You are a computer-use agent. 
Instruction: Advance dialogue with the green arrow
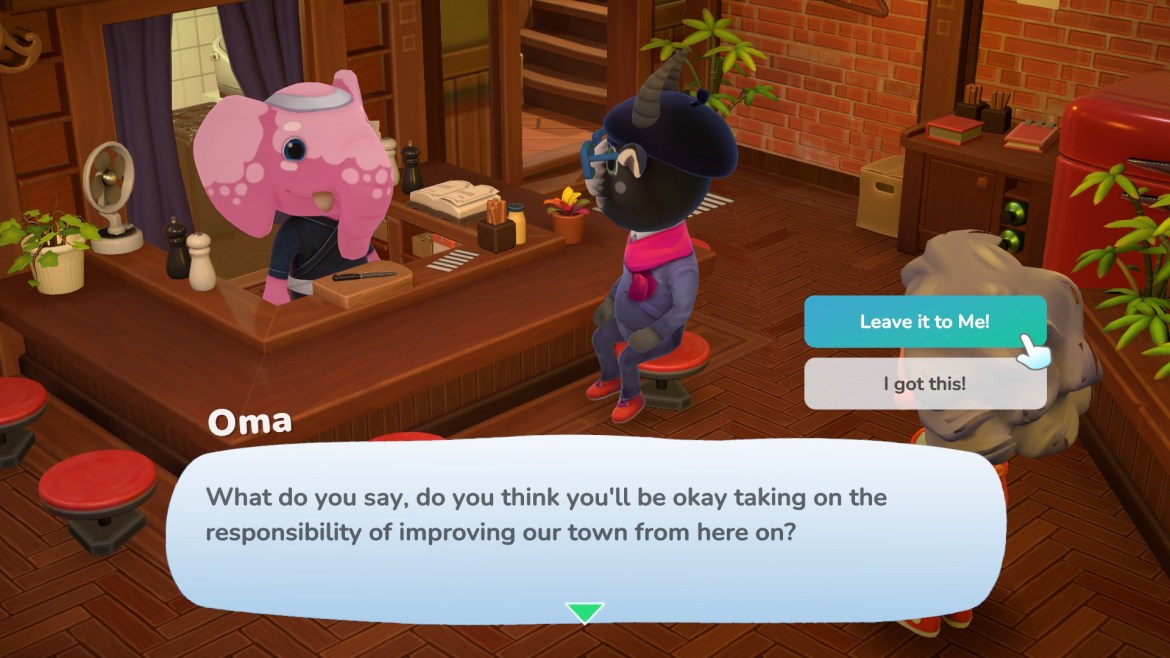pos(584,612)
